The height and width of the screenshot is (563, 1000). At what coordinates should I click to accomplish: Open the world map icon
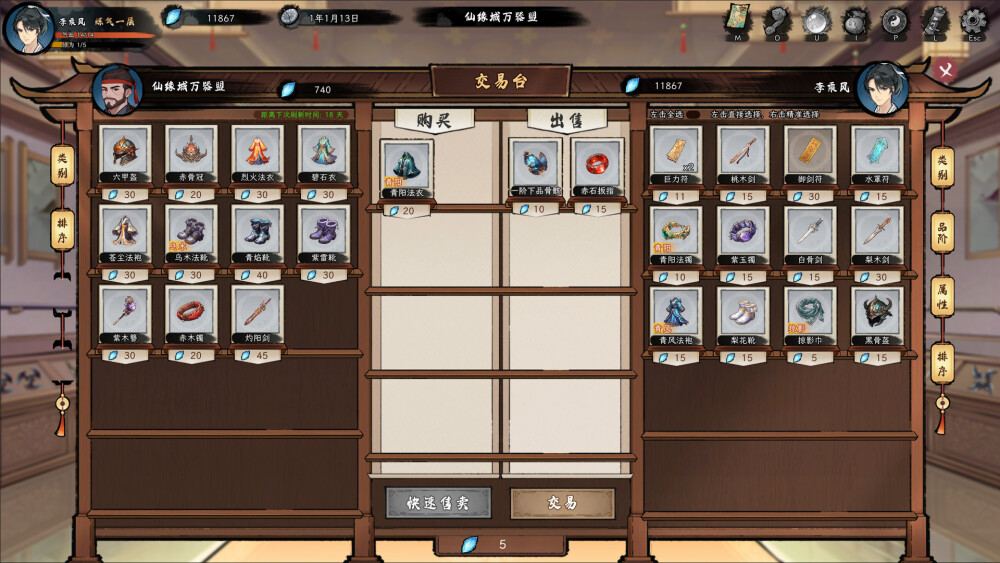click(737, 21)
